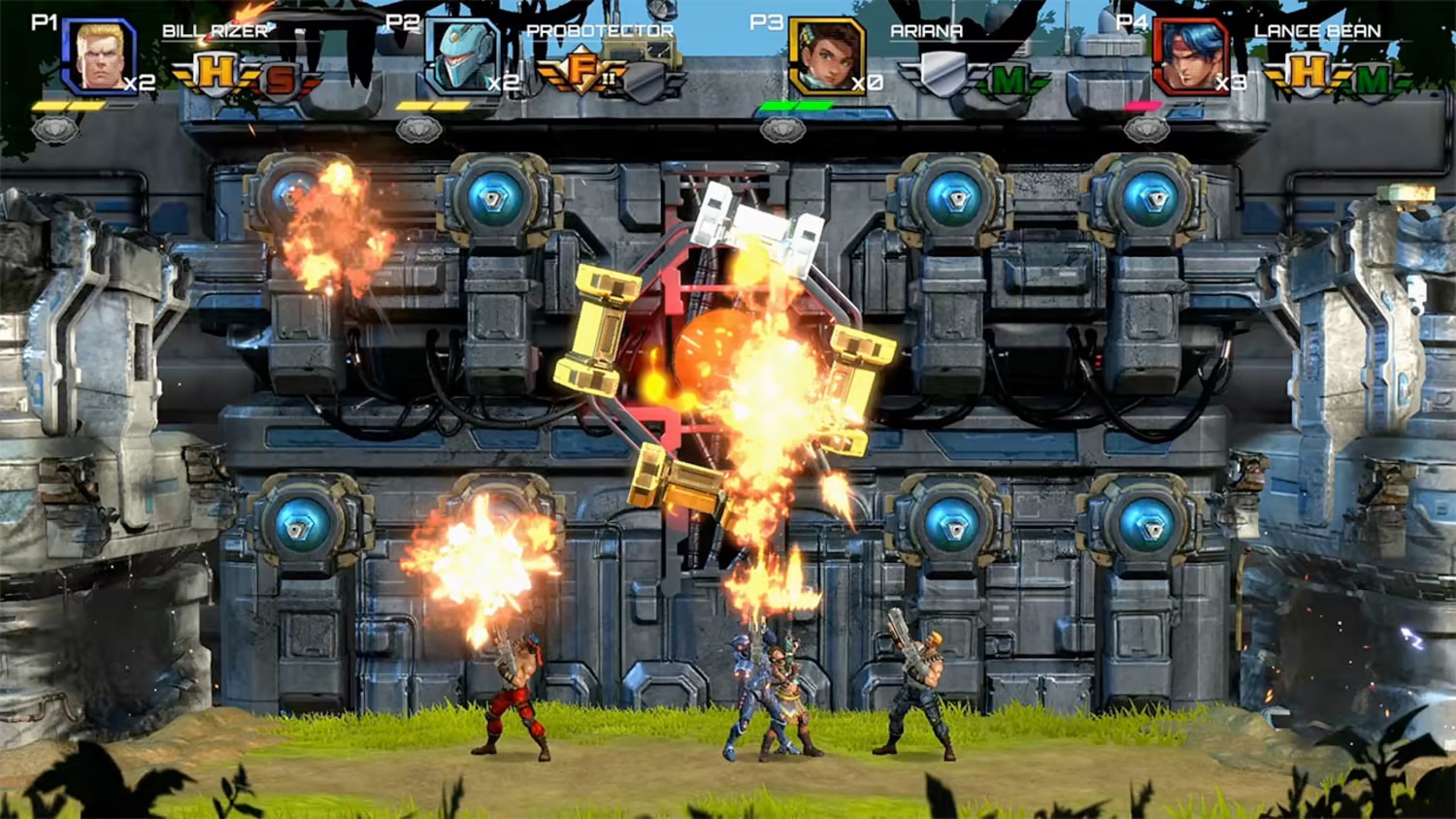Click Ariana's empty shield slot icon

tap(943, 75)
